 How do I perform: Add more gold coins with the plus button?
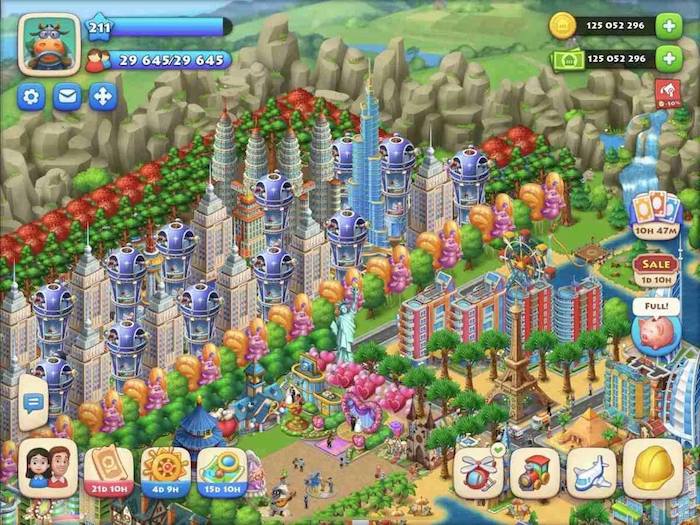[668, 26]
